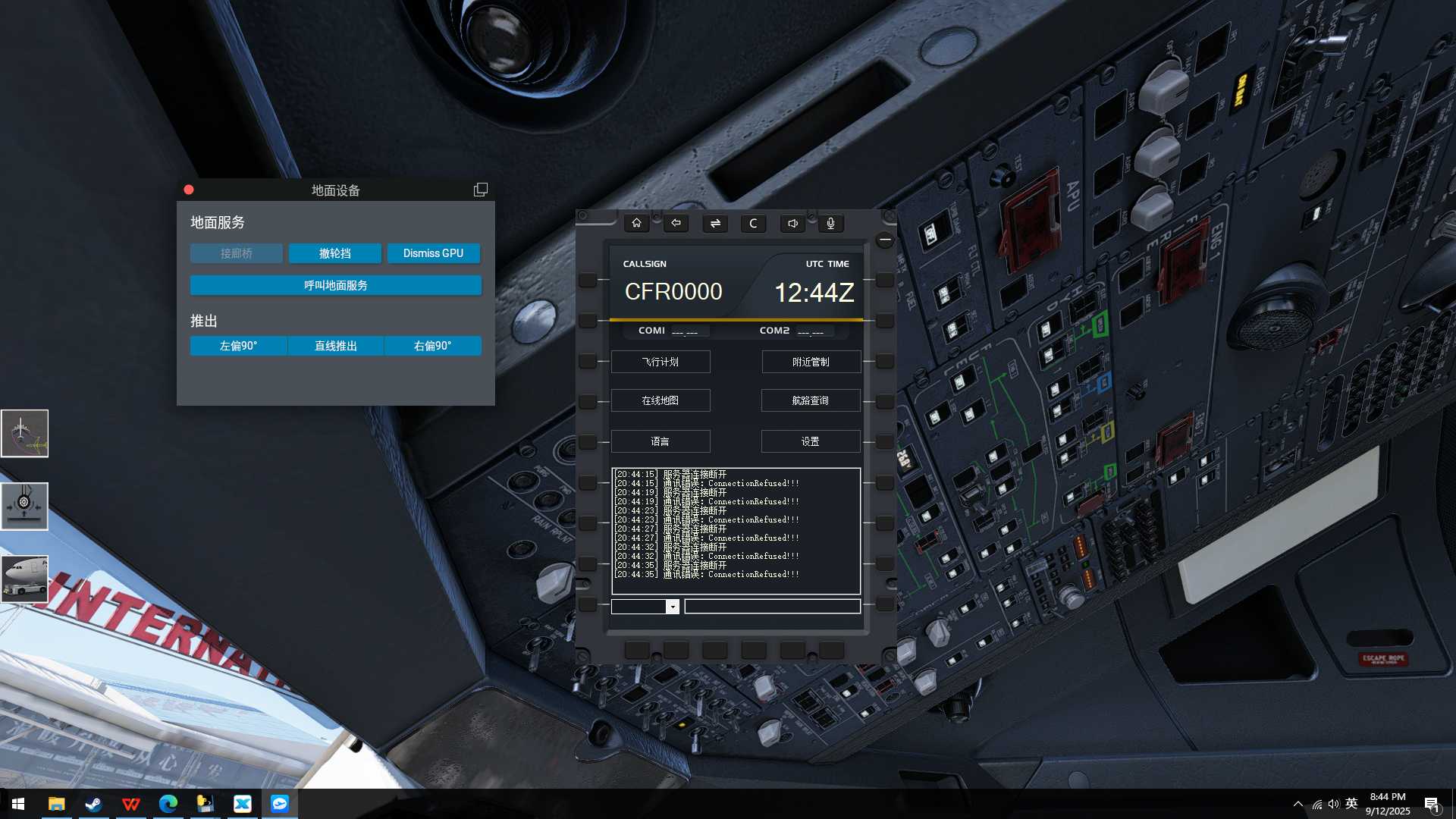
Task: Pop out the ground equipment window
Action: tap(481, 190)
